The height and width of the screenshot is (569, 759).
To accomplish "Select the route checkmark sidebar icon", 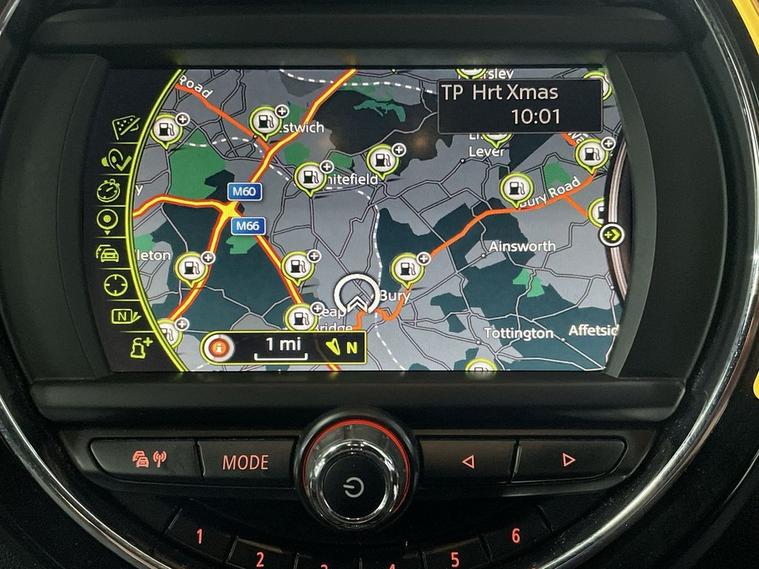I will pyautogui.click(x=116, y=159).
